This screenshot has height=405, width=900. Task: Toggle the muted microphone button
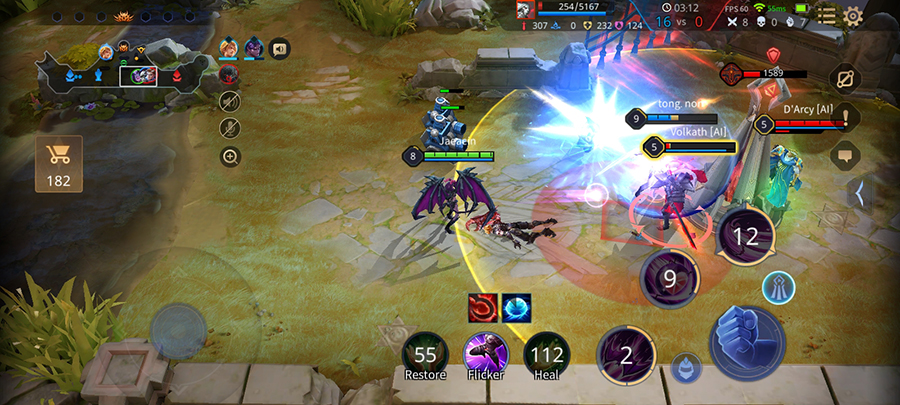click(230, 128)
